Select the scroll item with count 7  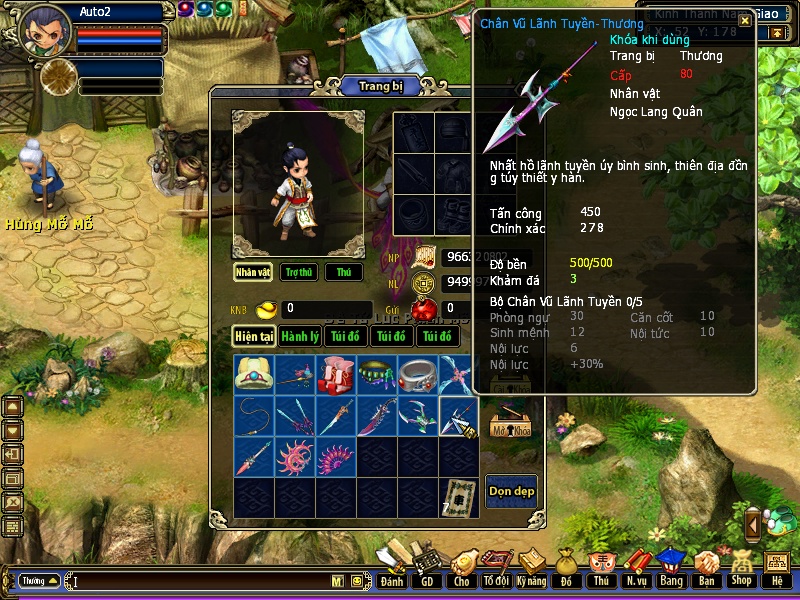coord(458,497)
